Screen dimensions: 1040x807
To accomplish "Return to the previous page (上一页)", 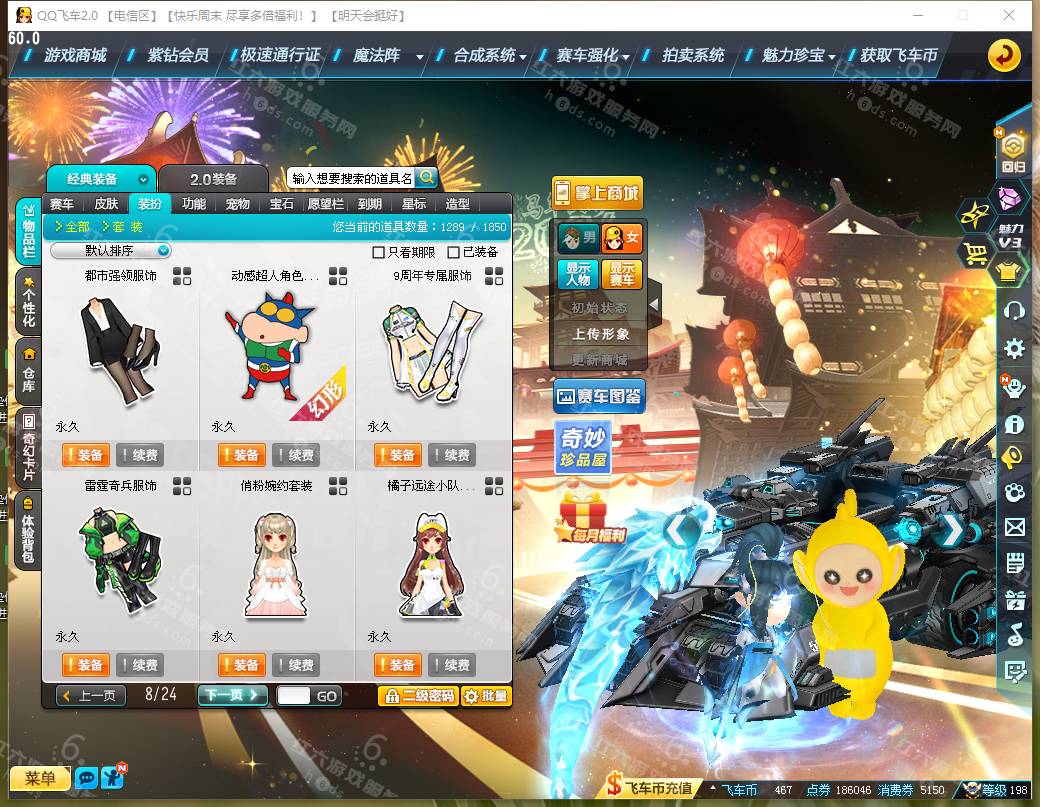I will pyautogui.click(x=91, y=695).
